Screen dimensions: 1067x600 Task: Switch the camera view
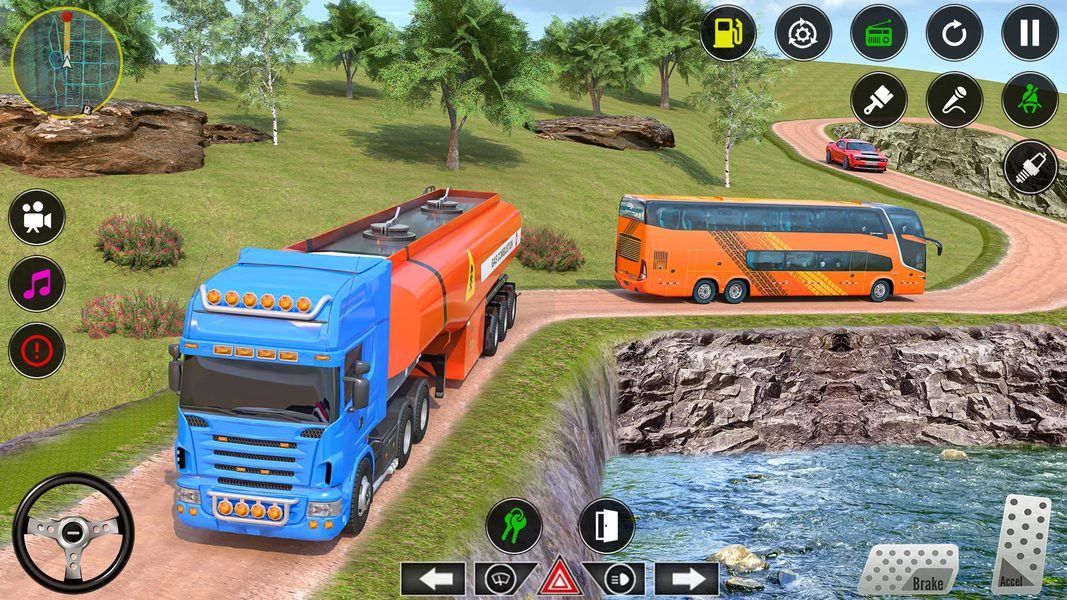tap(37, 217)
